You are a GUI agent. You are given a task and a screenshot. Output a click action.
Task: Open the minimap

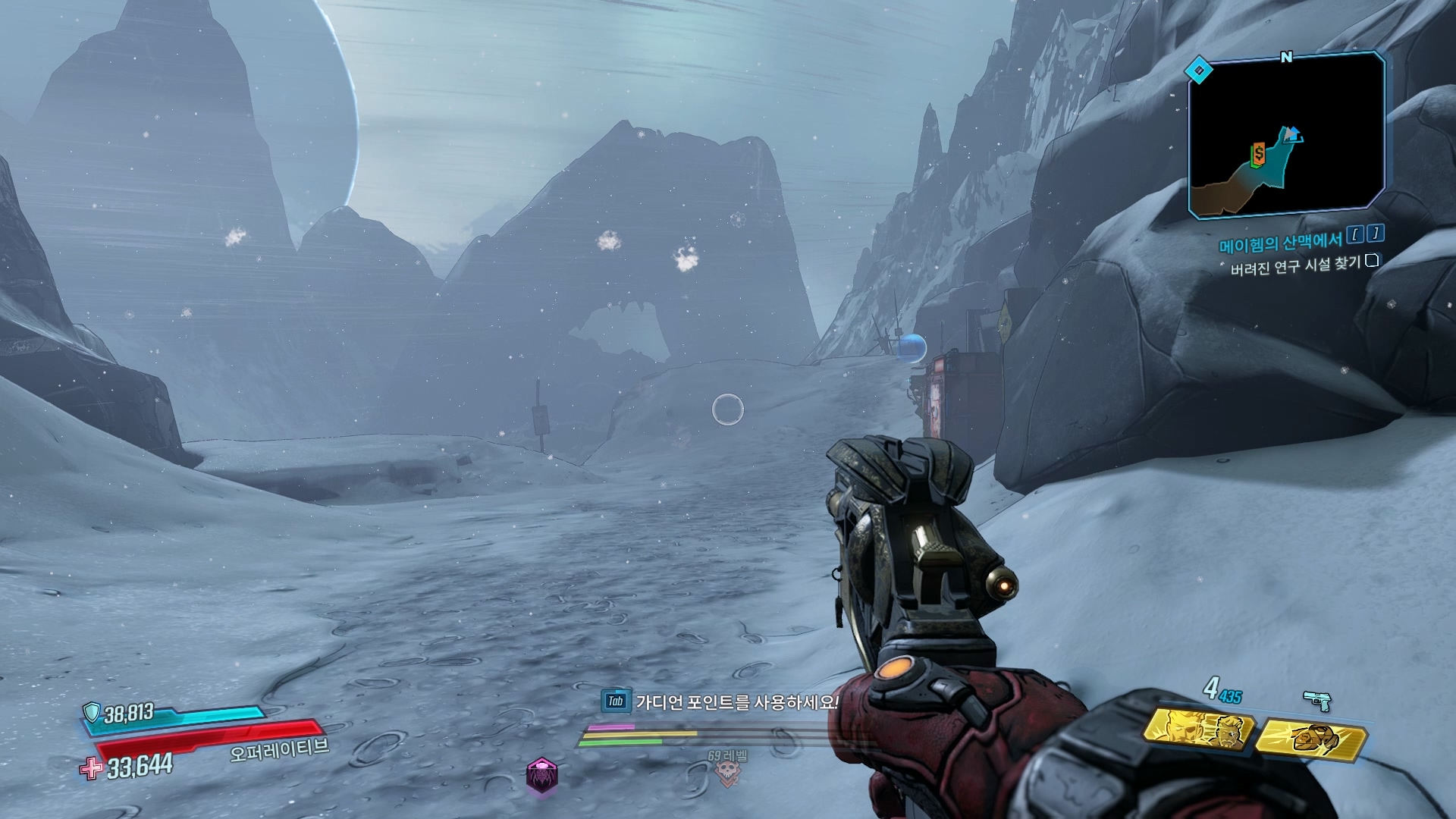(1286, 135)
